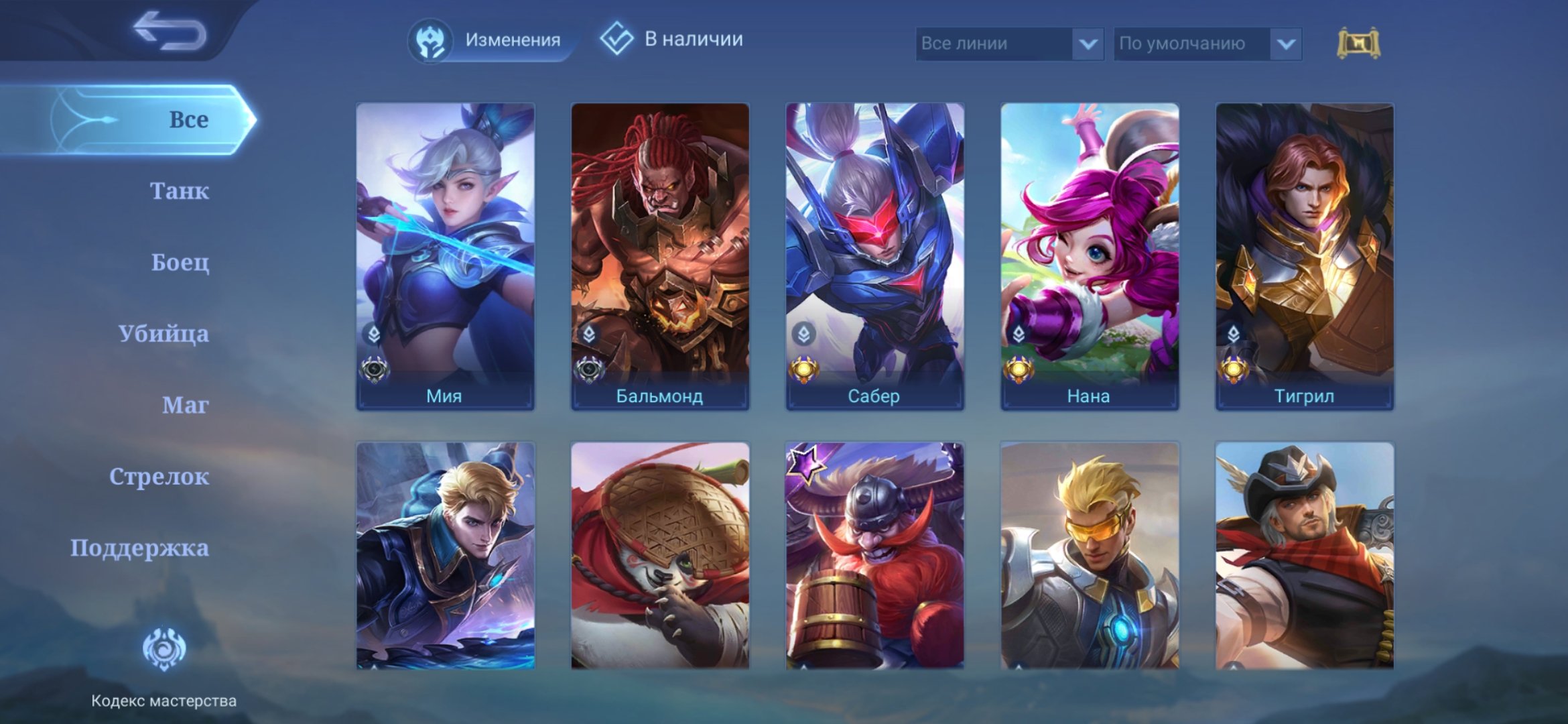Open the Изменения hero adjustments section
The height and width of the screenshot is (724, 1568).
click(487, 40)
